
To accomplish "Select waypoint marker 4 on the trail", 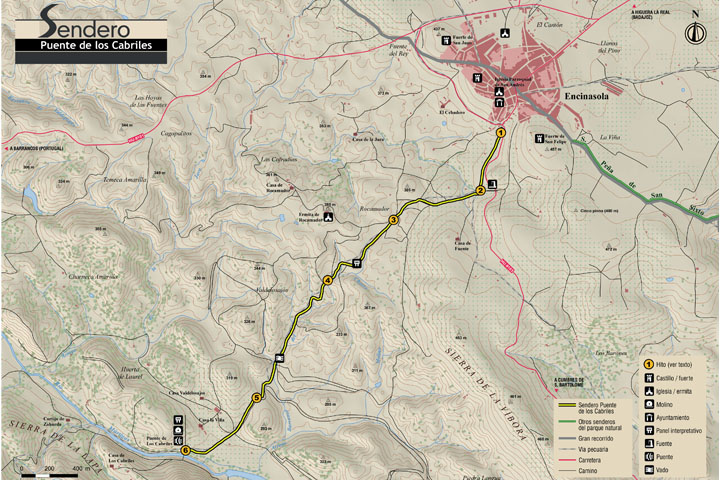I will (327, 280).
